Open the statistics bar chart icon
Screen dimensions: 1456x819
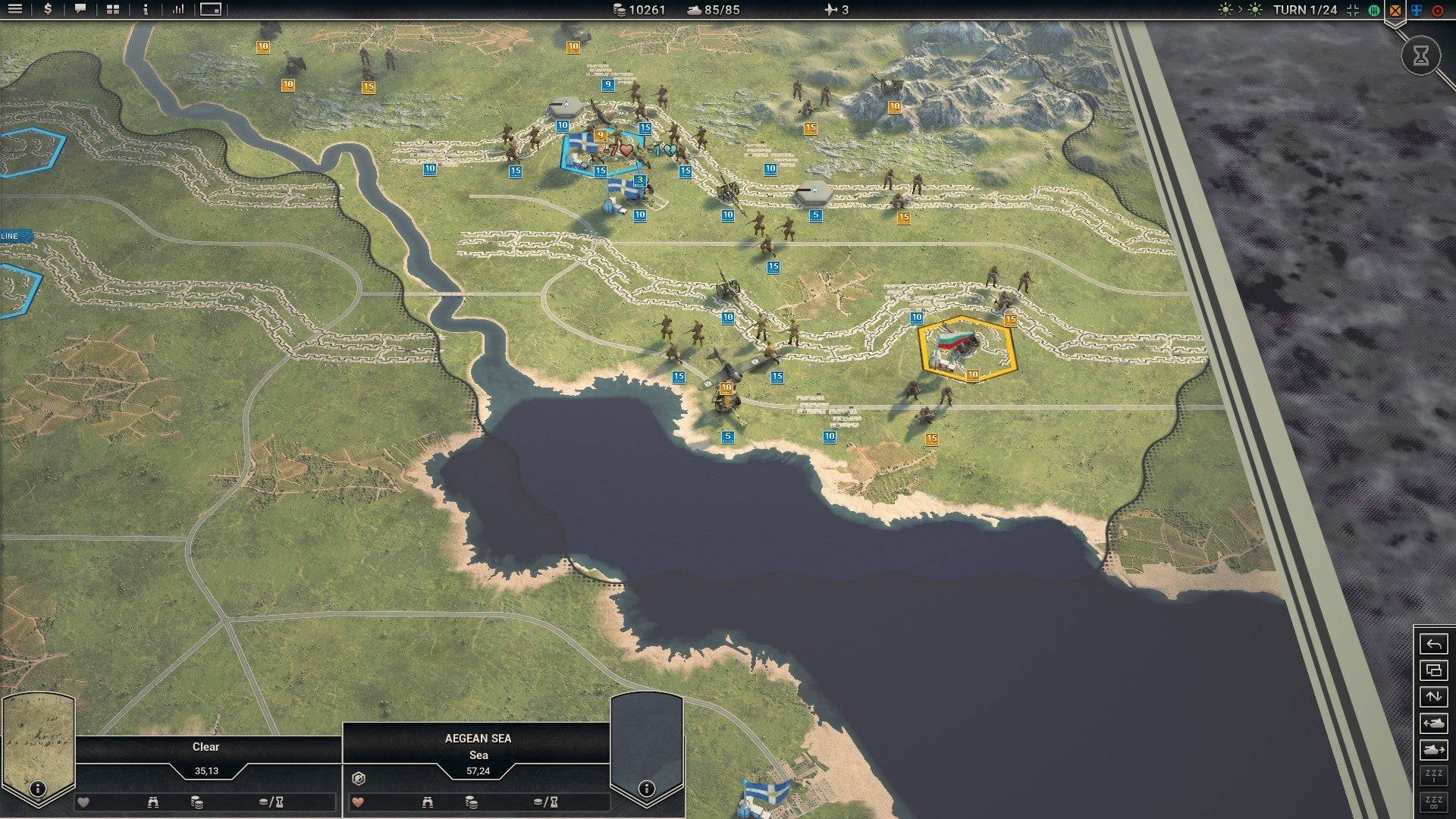point(177,11)
